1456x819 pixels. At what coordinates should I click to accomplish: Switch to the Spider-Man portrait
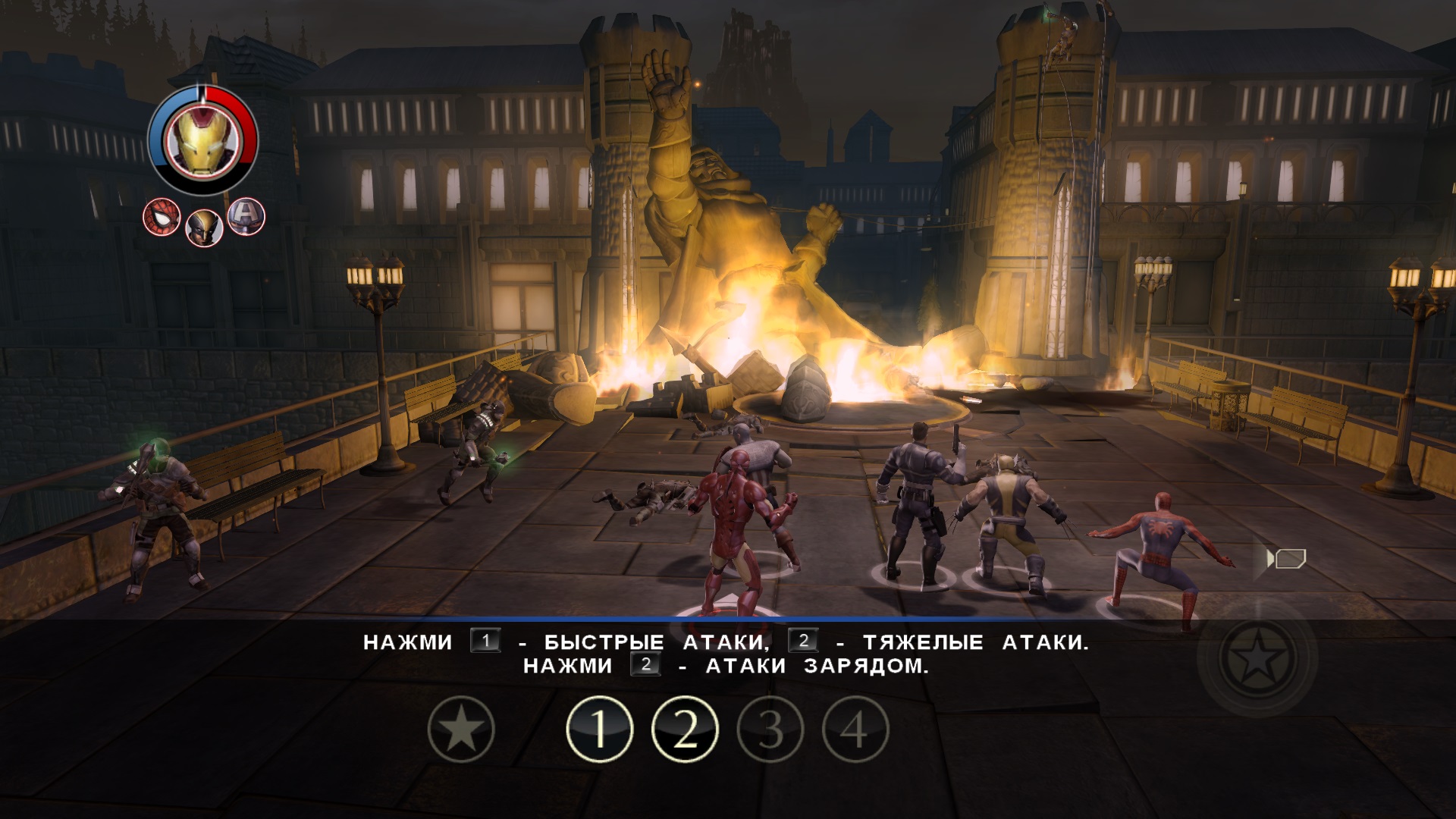[x=162, y=218]
